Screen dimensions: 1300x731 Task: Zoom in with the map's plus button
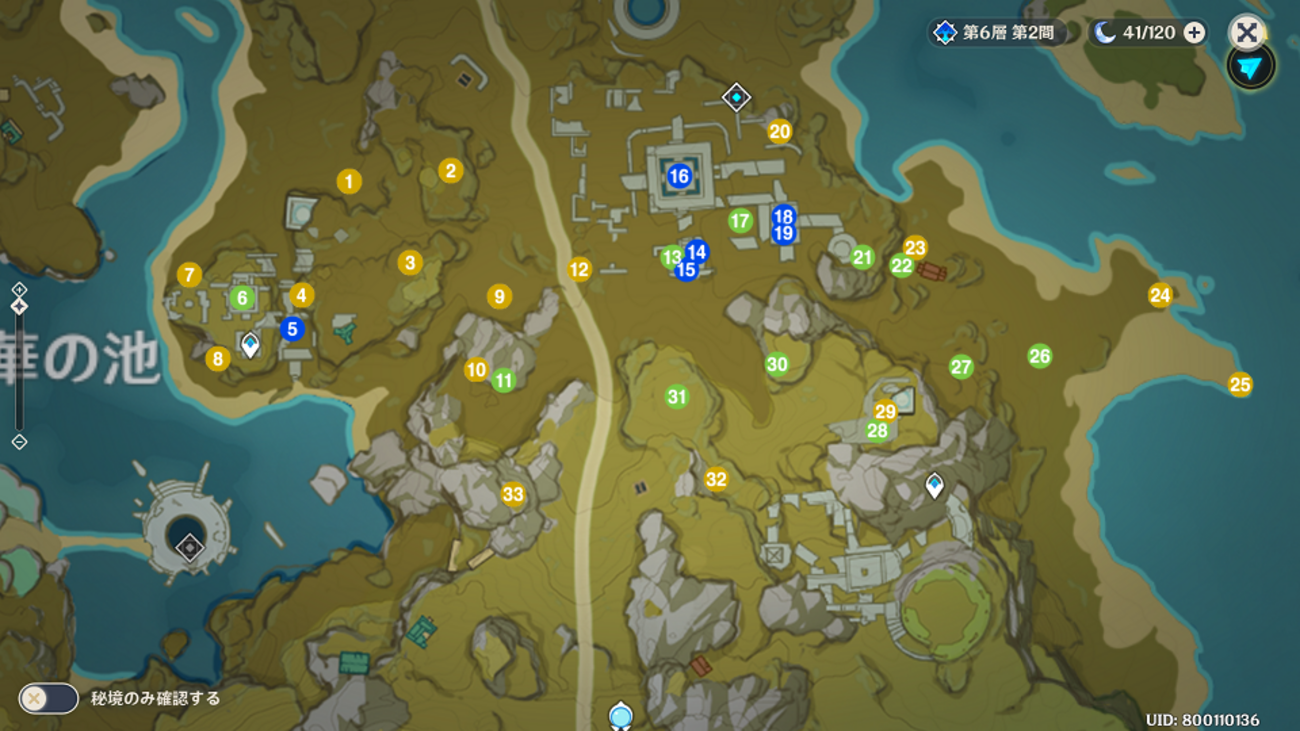19,289
